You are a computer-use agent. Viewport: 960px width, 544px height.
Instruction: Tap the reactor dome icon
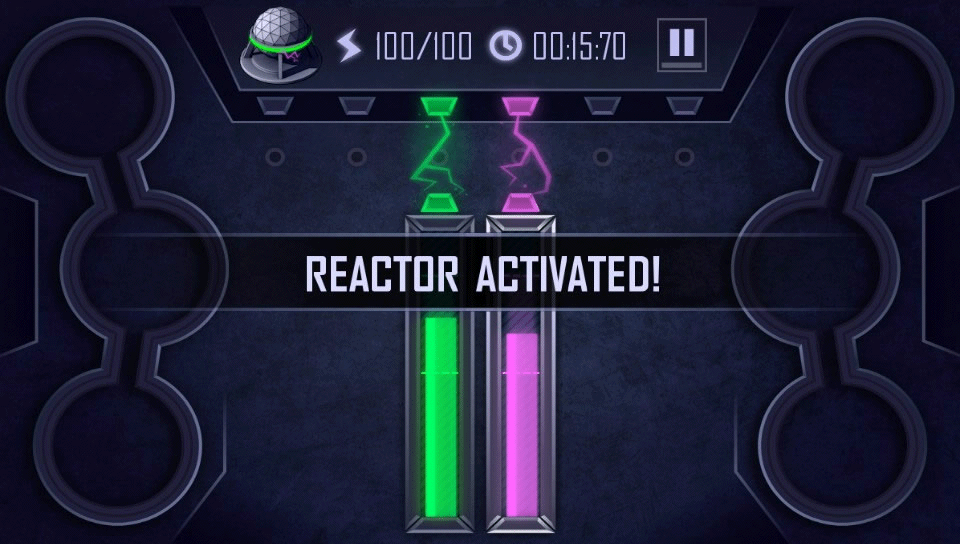point(278,47)
